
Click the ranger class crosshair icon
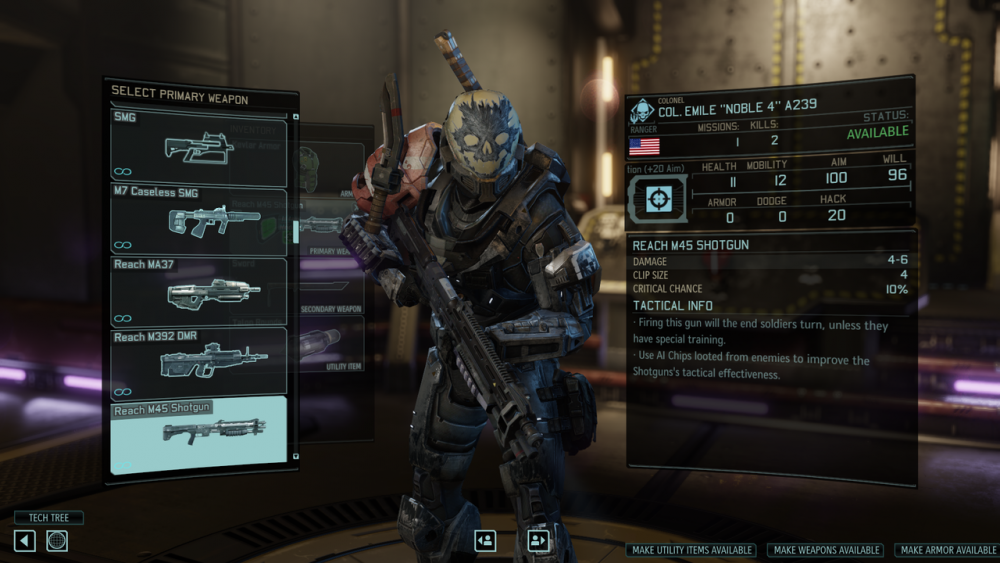click(x=656, y=199)
